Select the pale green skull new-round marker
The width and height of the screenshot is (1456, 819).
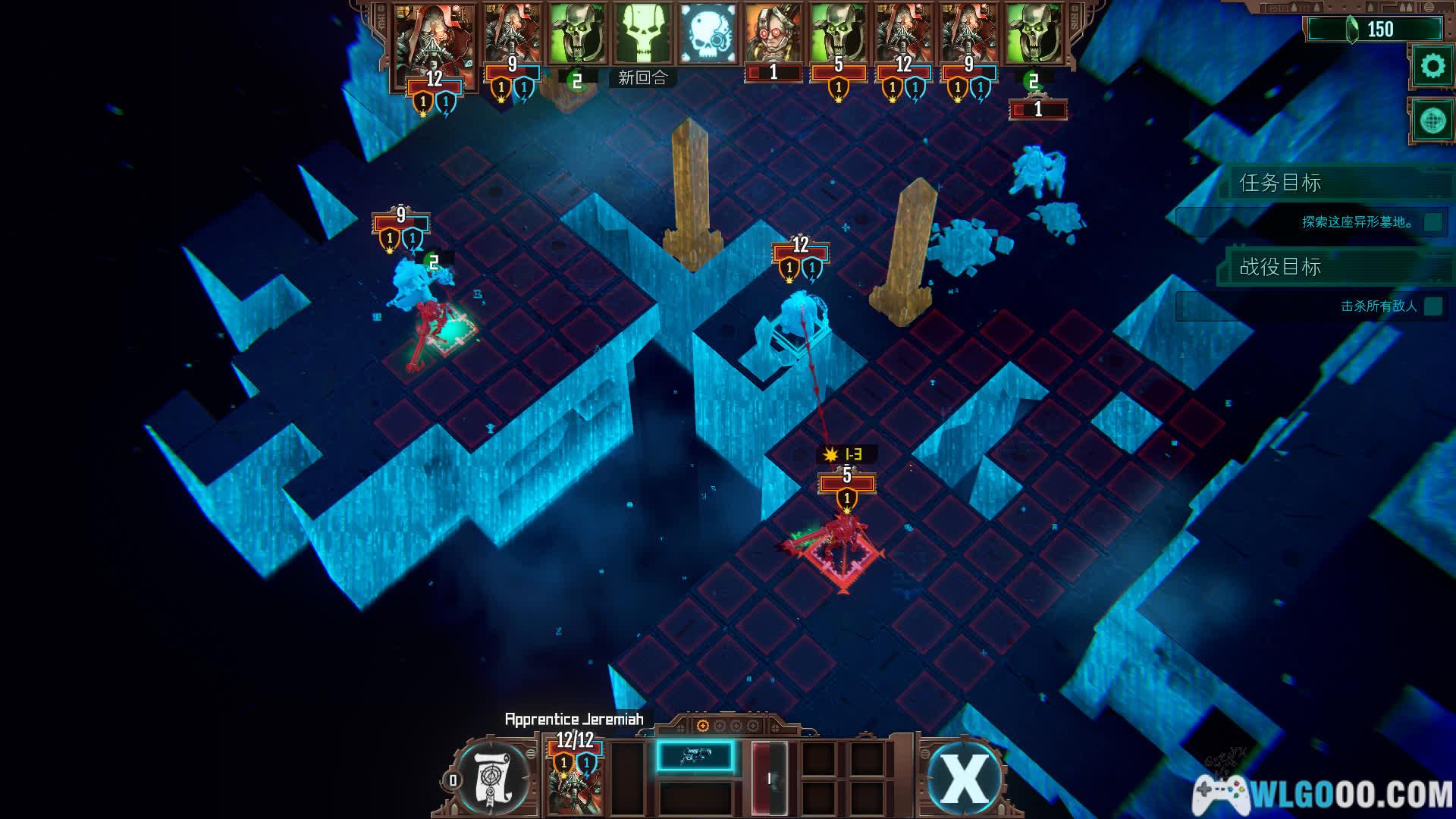coord(642,35)
